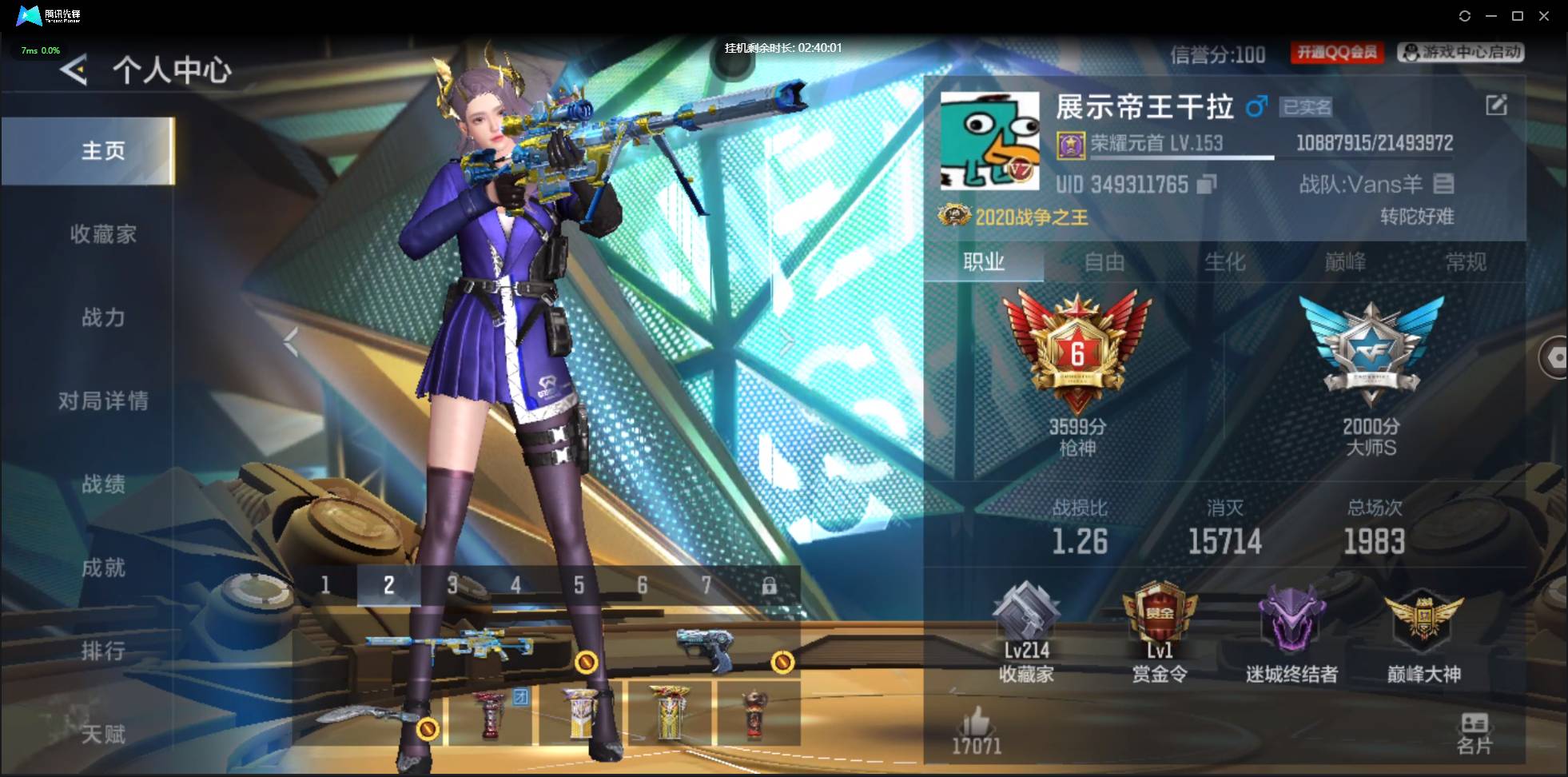Click the left arrow beside the character
Screen dimensions: 1568x777
290,342
